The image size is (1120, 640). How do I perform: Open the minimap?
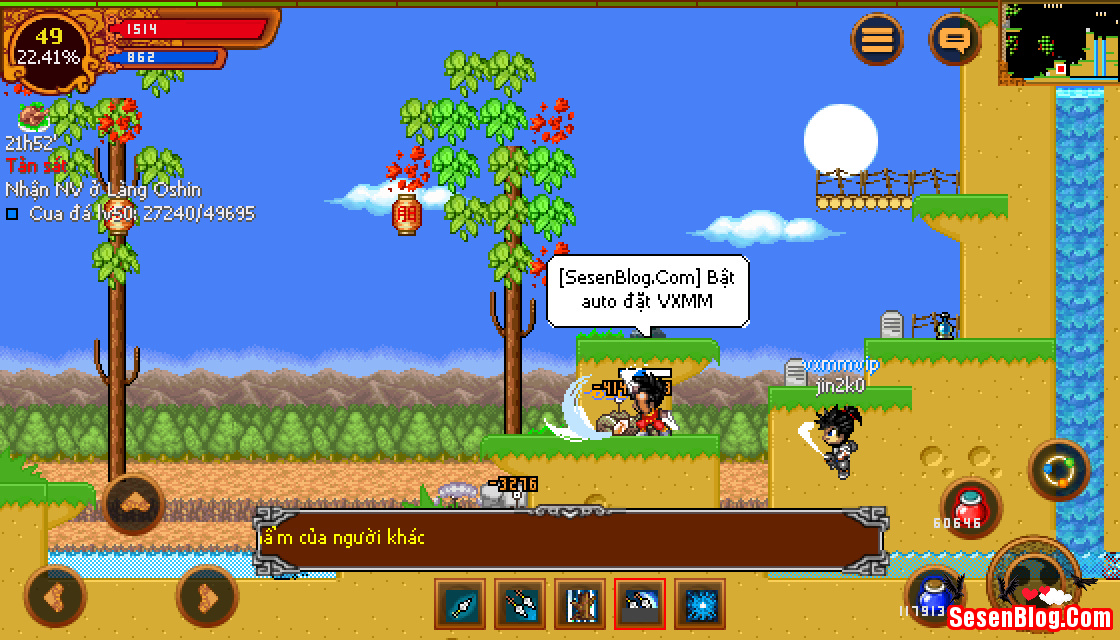pos(1058,43)
